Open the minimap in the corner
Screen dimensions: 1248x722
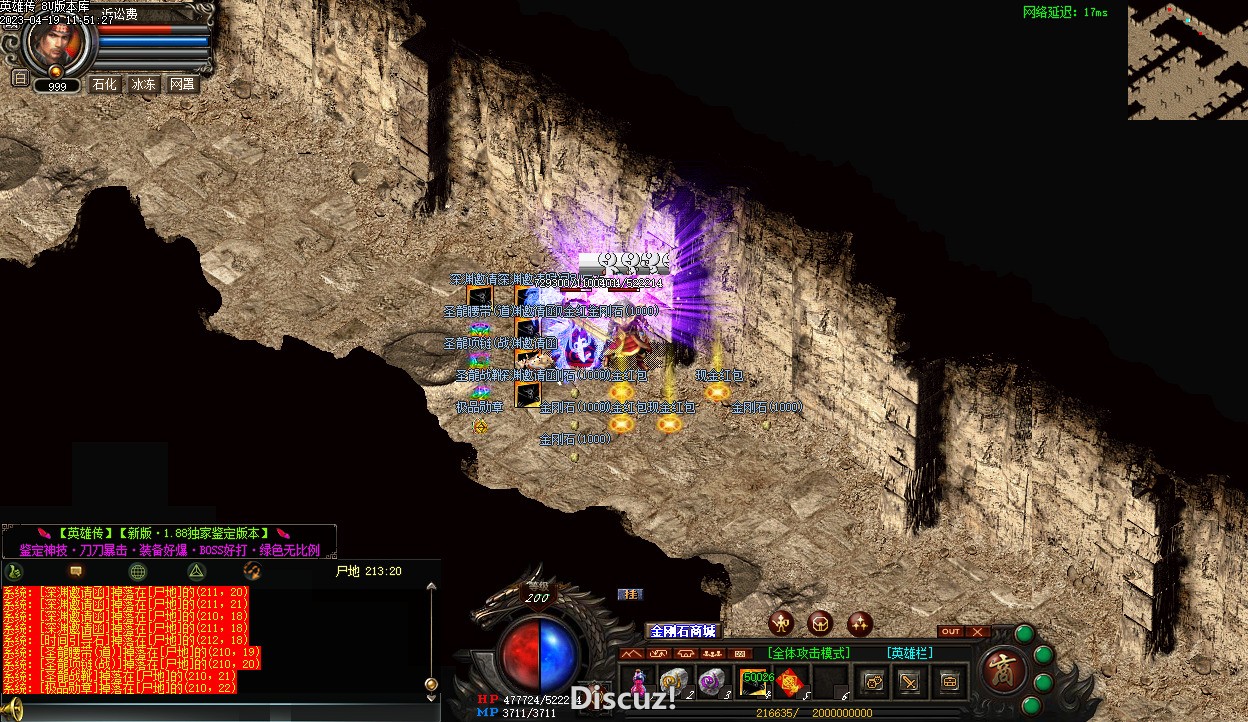point(1187,61)
